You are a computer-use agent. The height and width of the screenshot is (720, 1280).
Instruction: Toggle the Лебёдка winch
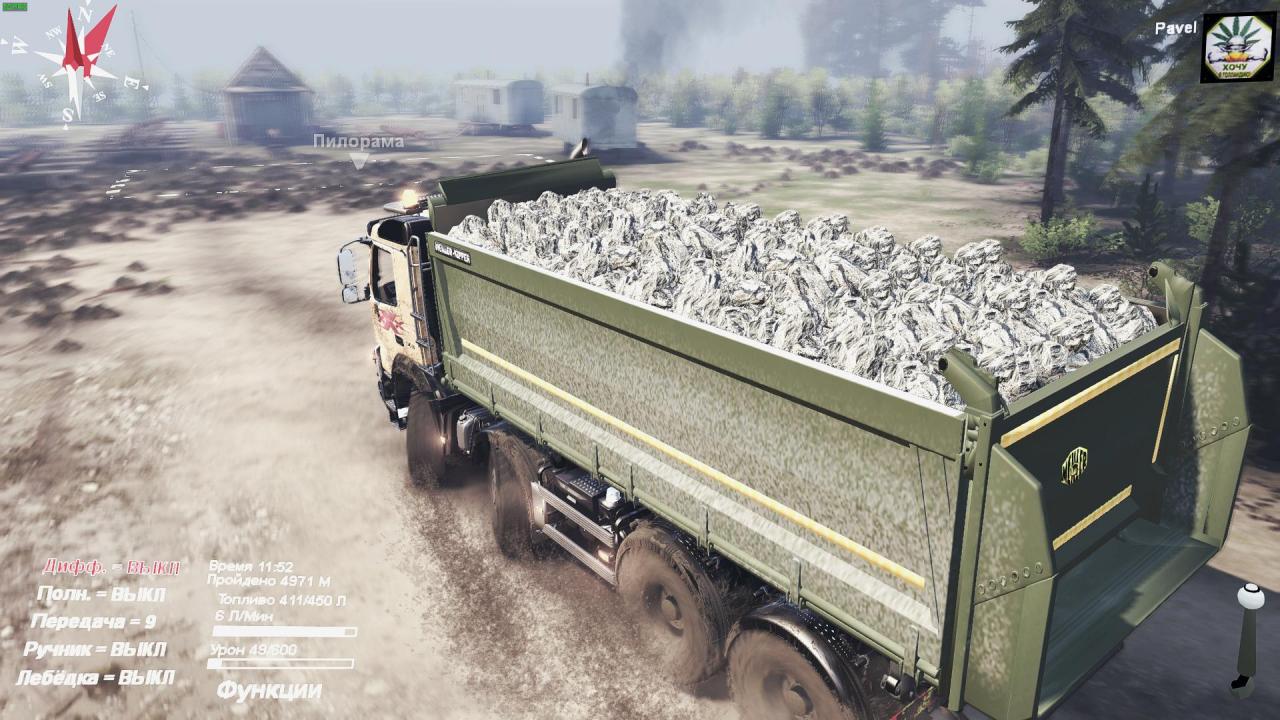(x=95, y=678)
